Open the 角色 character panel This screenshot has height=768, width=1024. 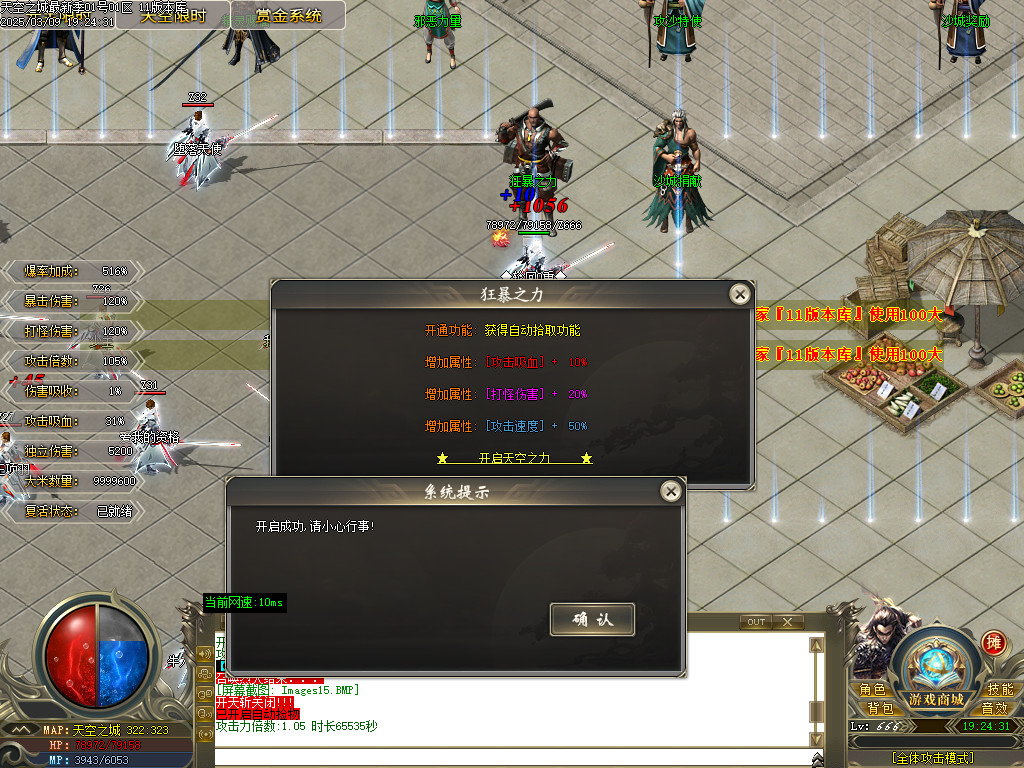872,689
